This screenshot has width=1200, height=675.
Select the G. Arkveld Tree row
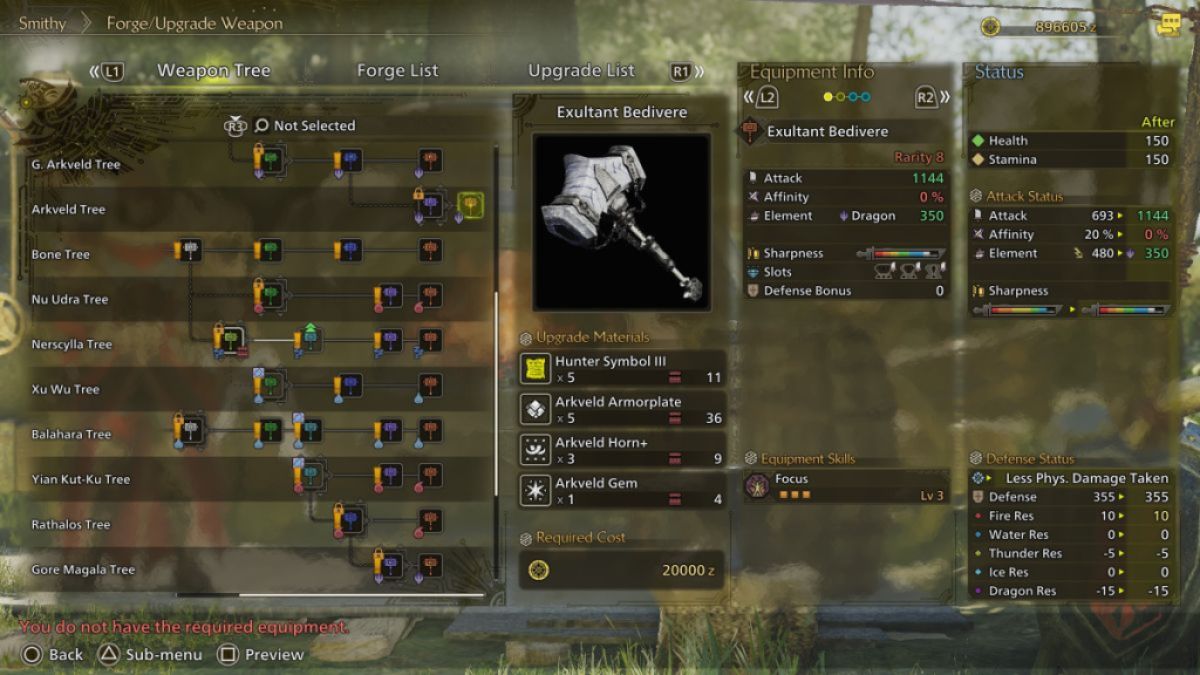tap(76, 165)
